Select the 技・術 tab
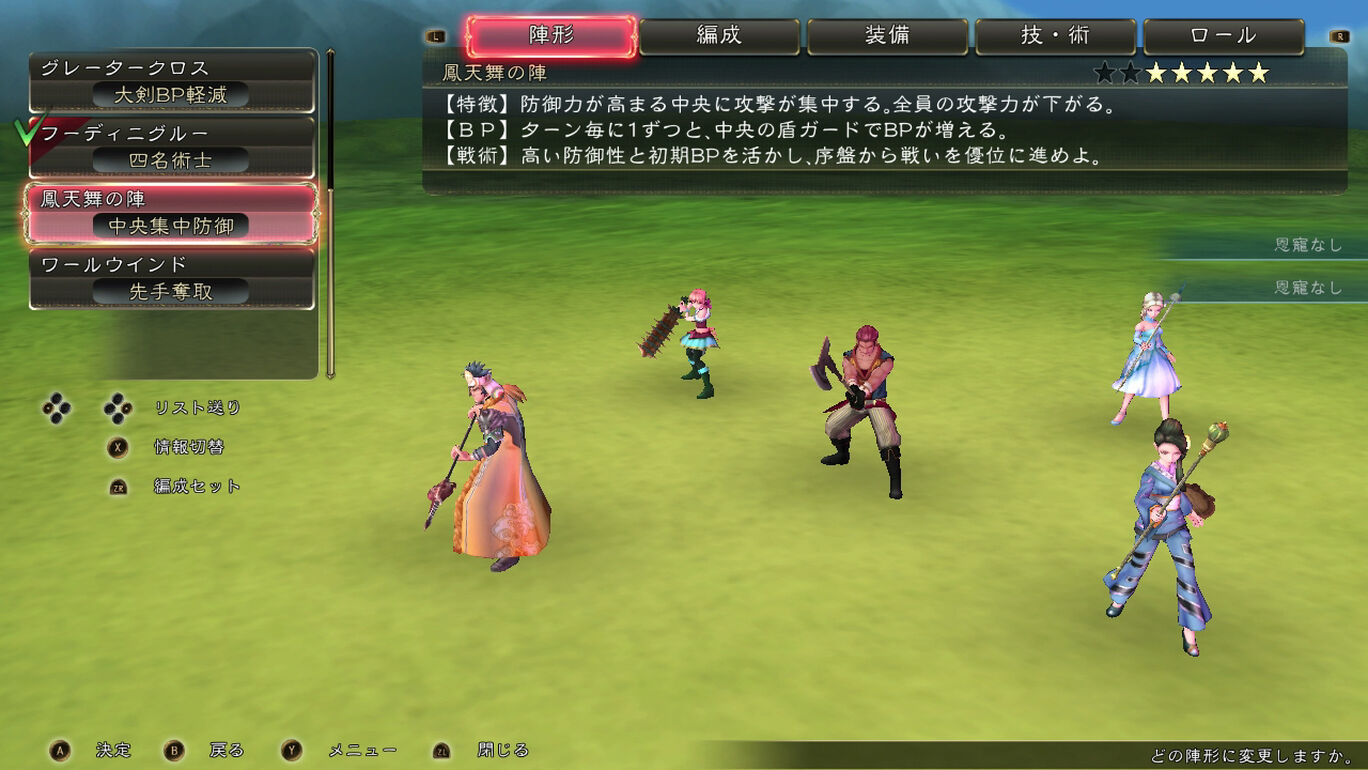The image size is (1368, 770). pos(1055,36)
